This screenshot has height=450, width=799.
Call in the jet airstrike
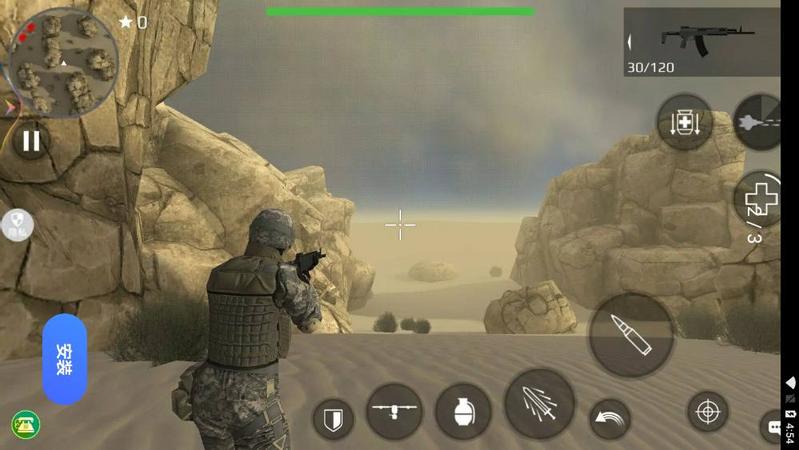[x=760, y=122]
